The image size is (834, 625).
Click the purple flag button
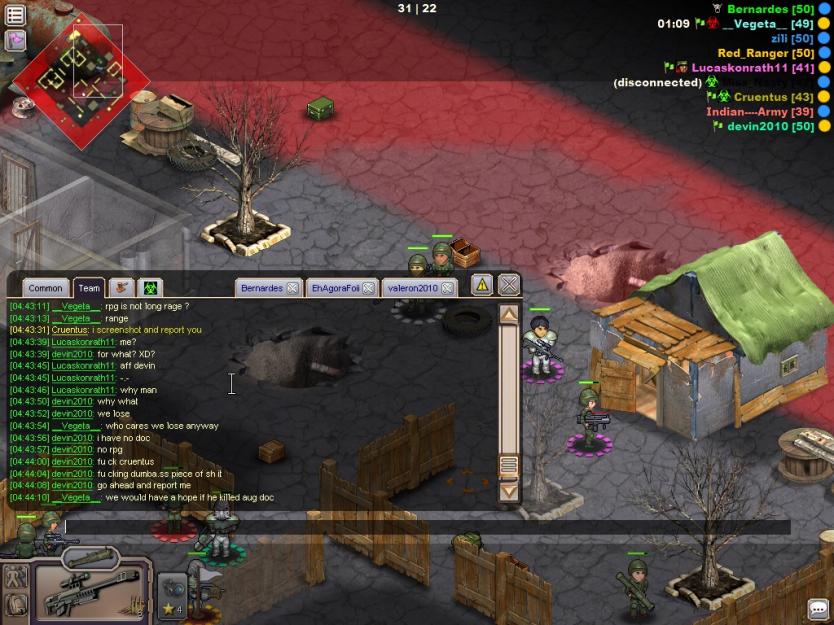[x=15, y=40]
